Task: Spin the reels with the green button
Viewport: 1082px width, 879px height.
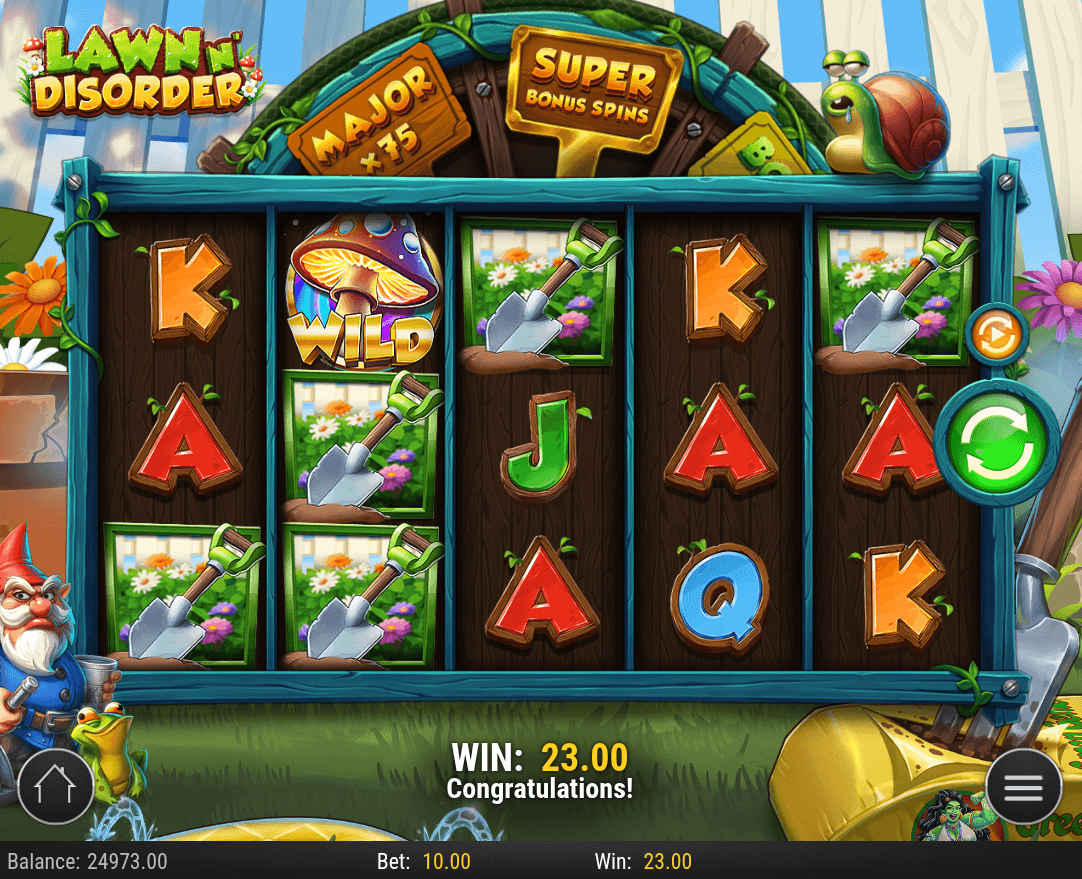Action: [995, 440]
